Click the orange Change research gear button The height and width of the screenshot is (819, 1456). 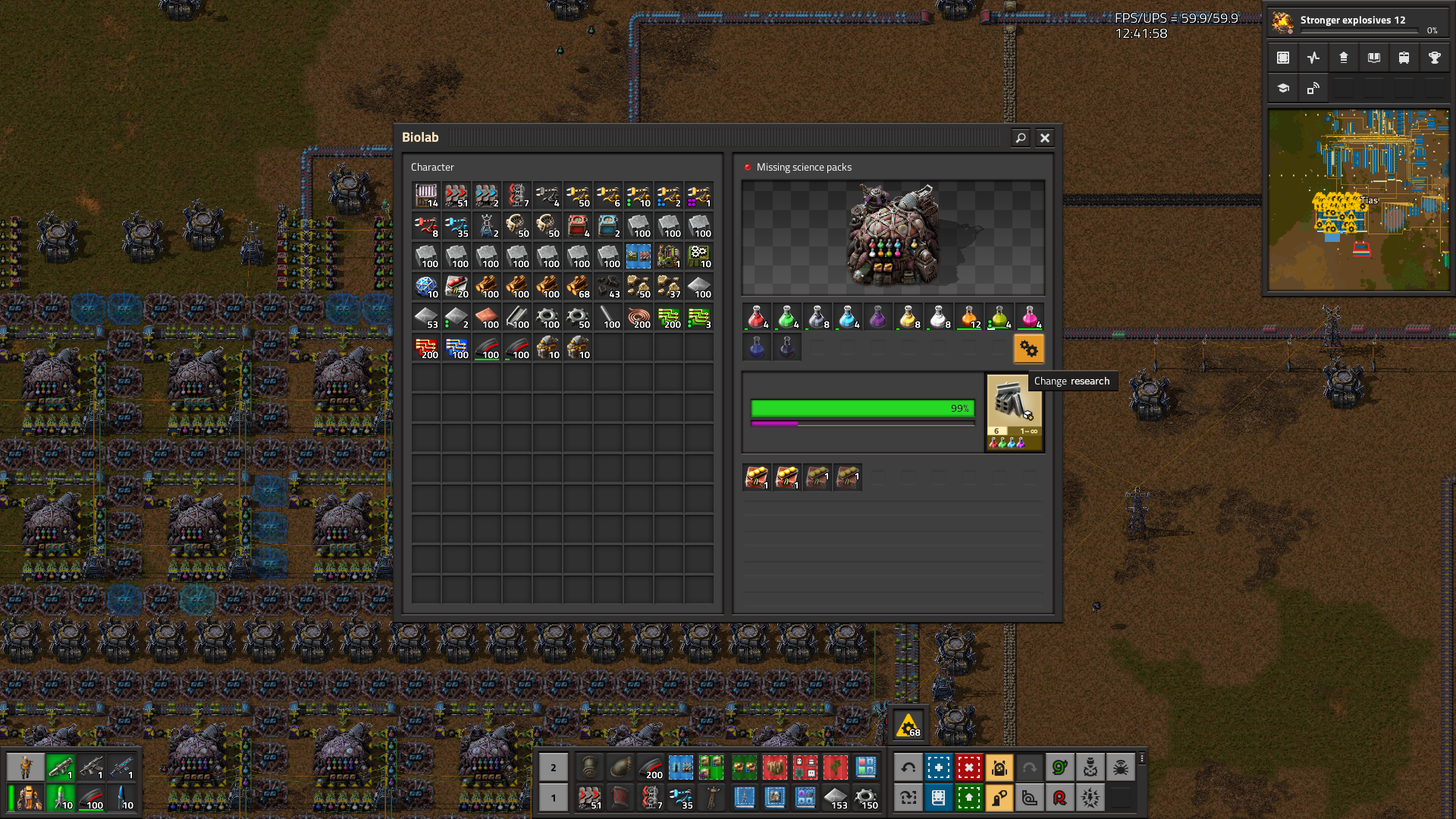click(x=1028, y=349)
